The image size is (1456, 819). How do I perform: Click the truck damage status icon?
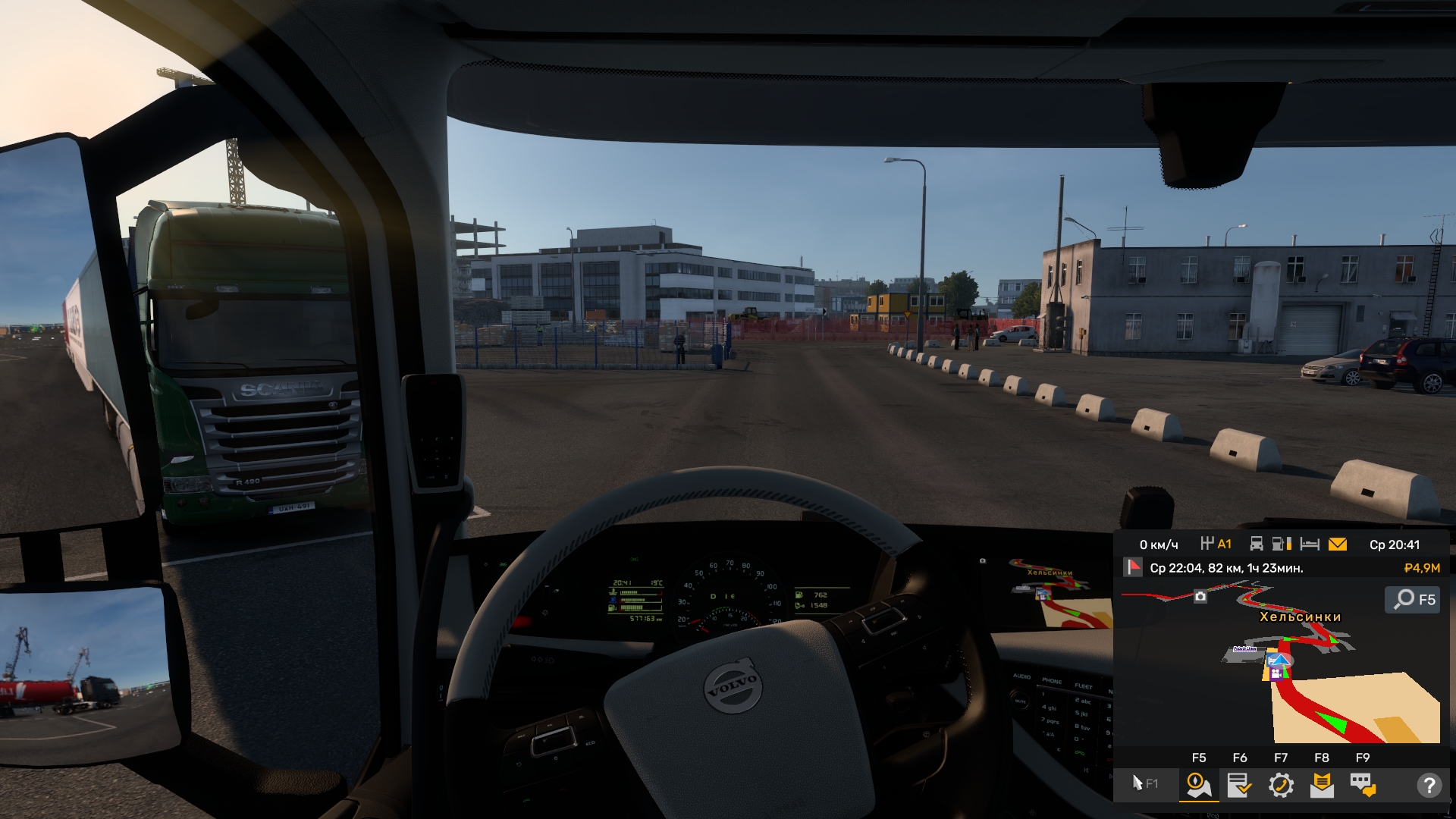(1257, 544)
